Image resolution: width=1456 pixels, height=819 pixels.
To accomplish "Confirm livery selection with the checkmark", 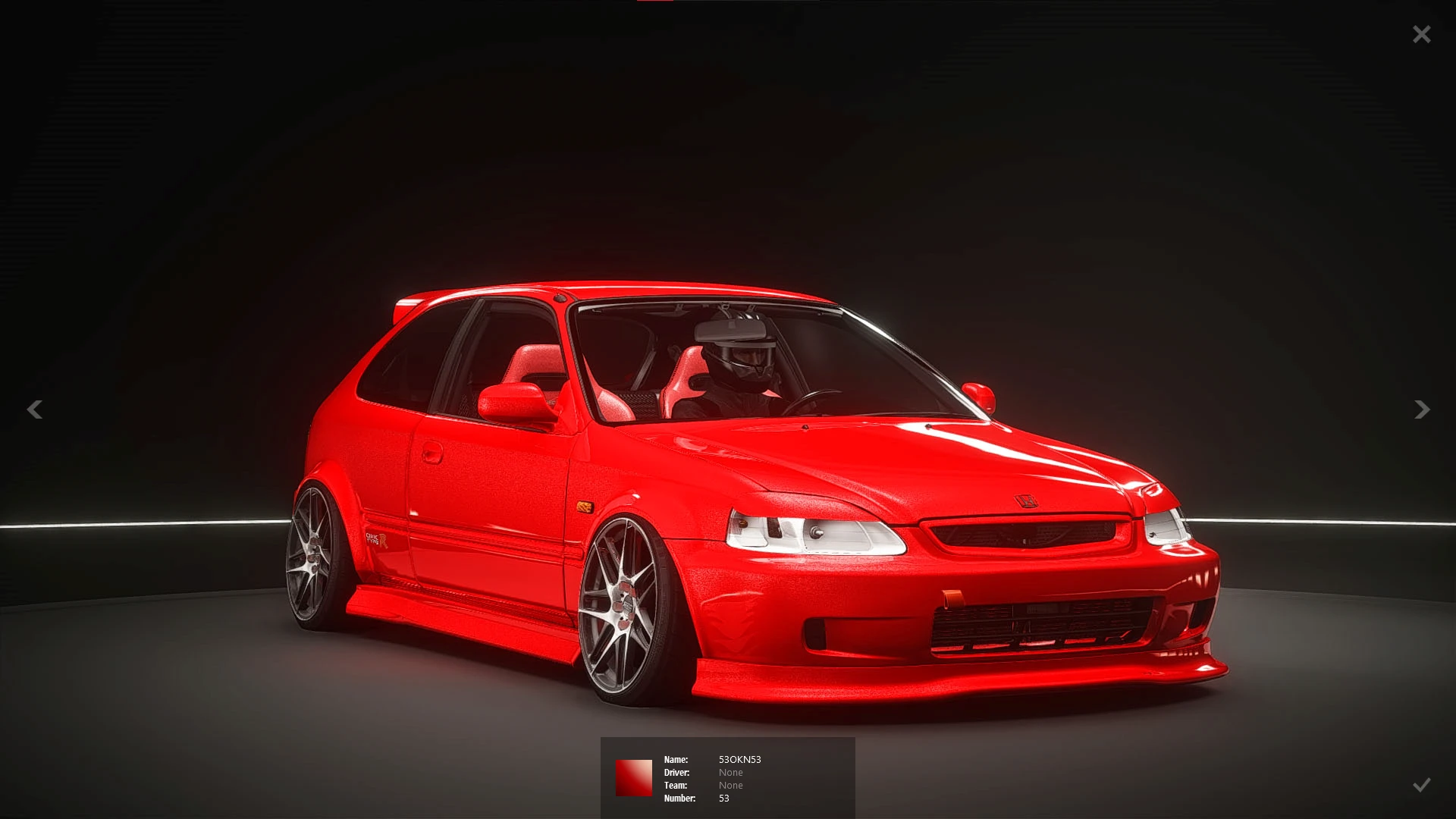I will pyautogui.click(x=1421, y=785).
